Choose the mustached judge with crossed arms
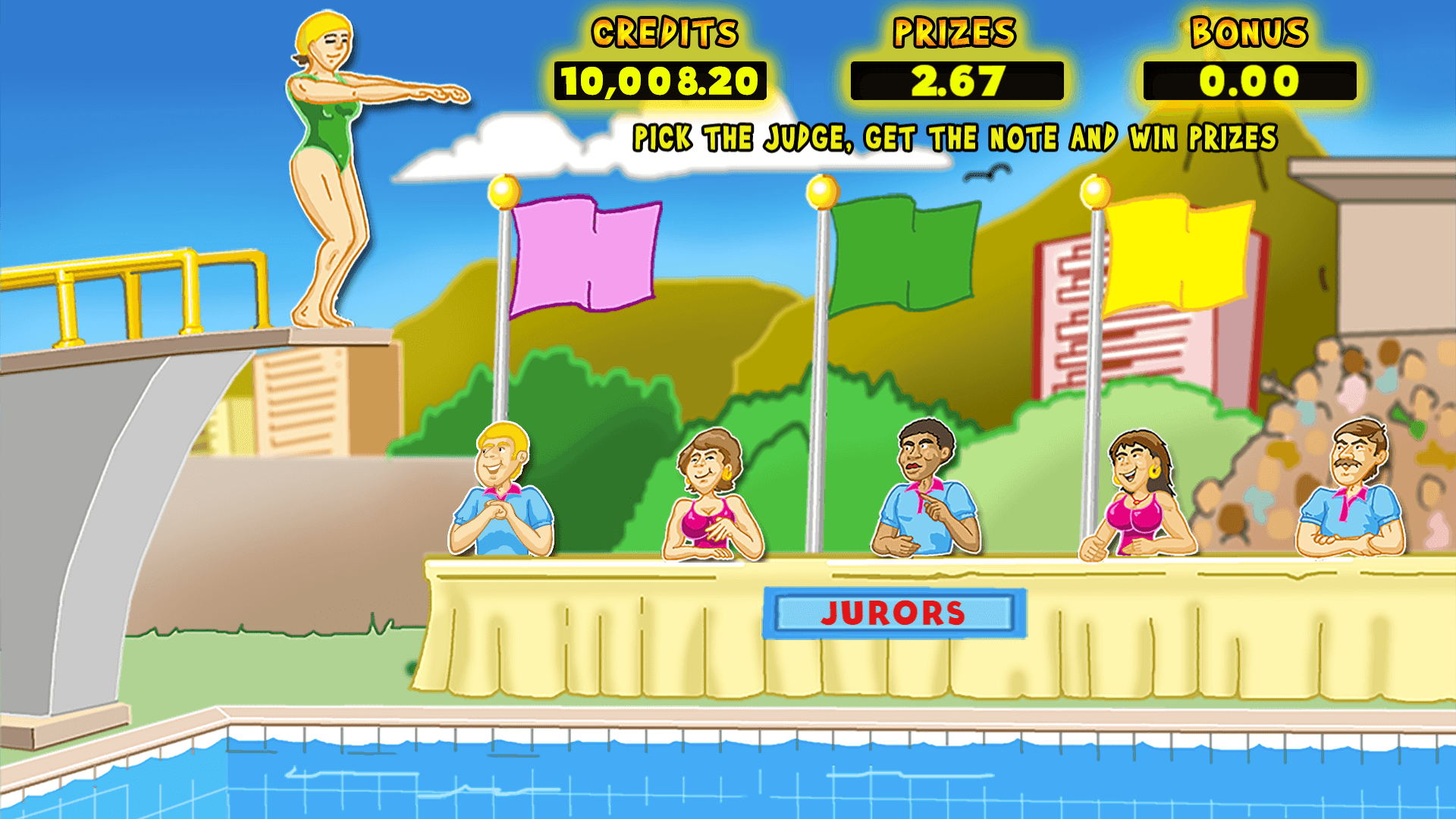The height and width of the screenshot is (819, 1456). [x=1351, y=491]
